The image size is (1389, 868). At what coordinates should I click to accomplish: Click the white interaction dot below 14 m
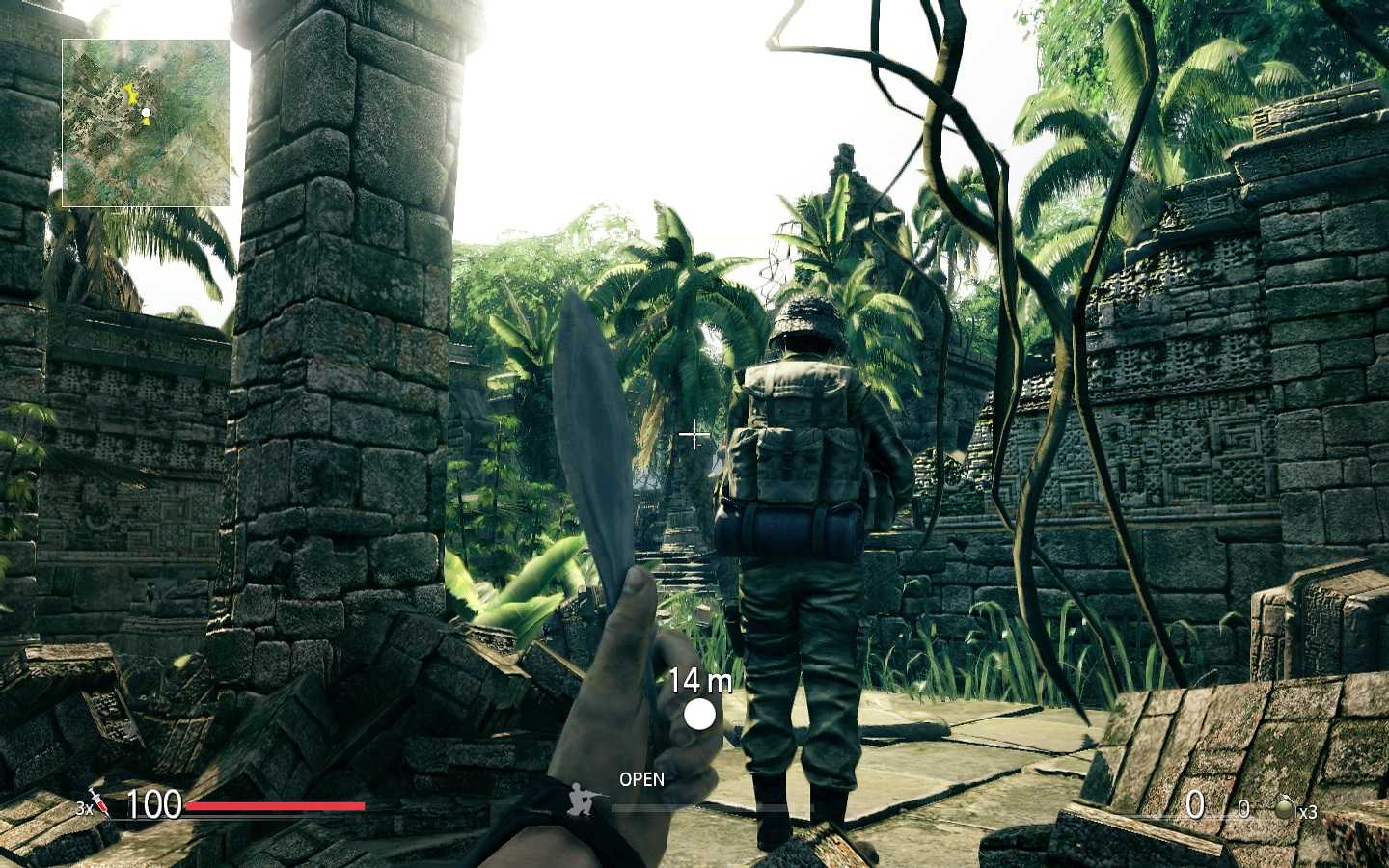click(698, 714)
